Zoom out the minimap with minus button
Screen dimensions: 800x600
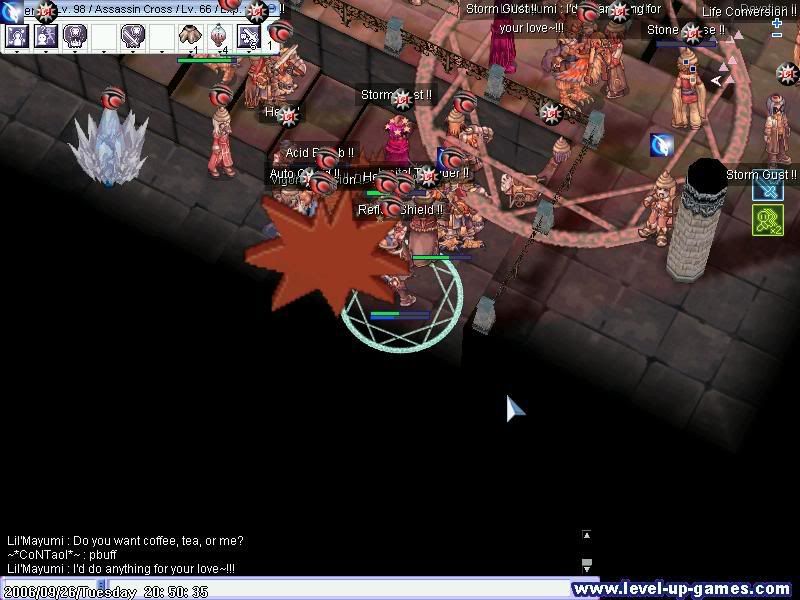[x=777, y=35]
